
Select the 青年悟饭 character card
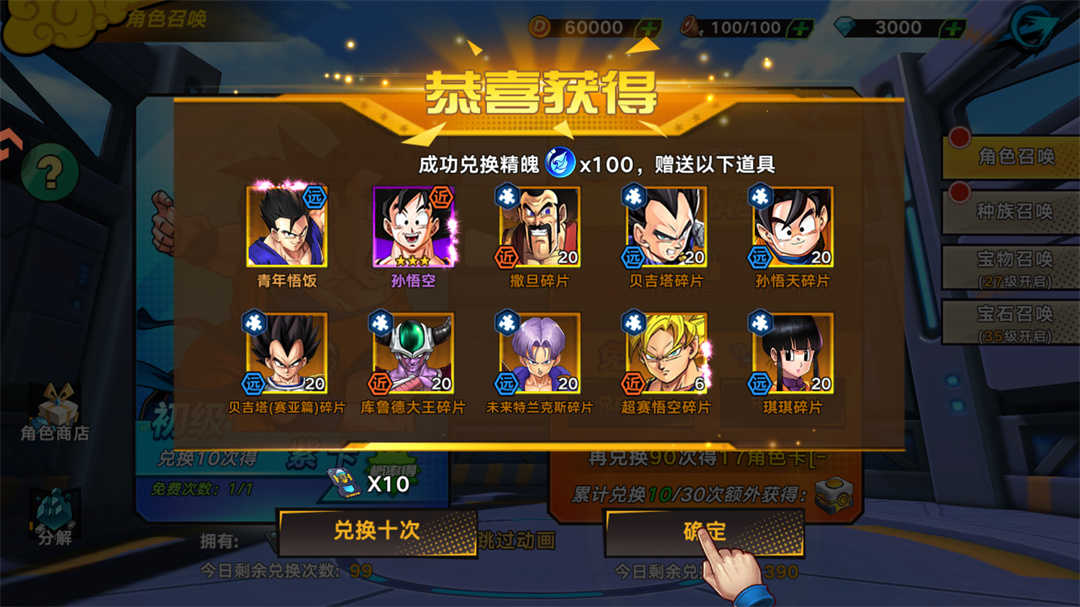[x=287, y=227]
